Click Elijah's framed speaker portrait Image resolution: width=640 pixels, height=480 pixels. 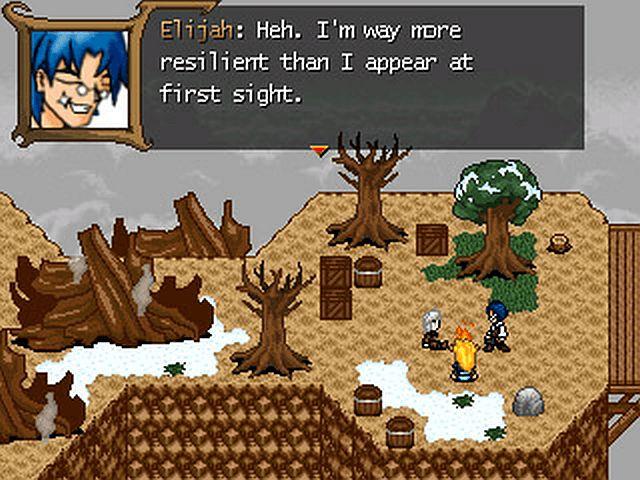pyautogui.click(x=80, y=76)
